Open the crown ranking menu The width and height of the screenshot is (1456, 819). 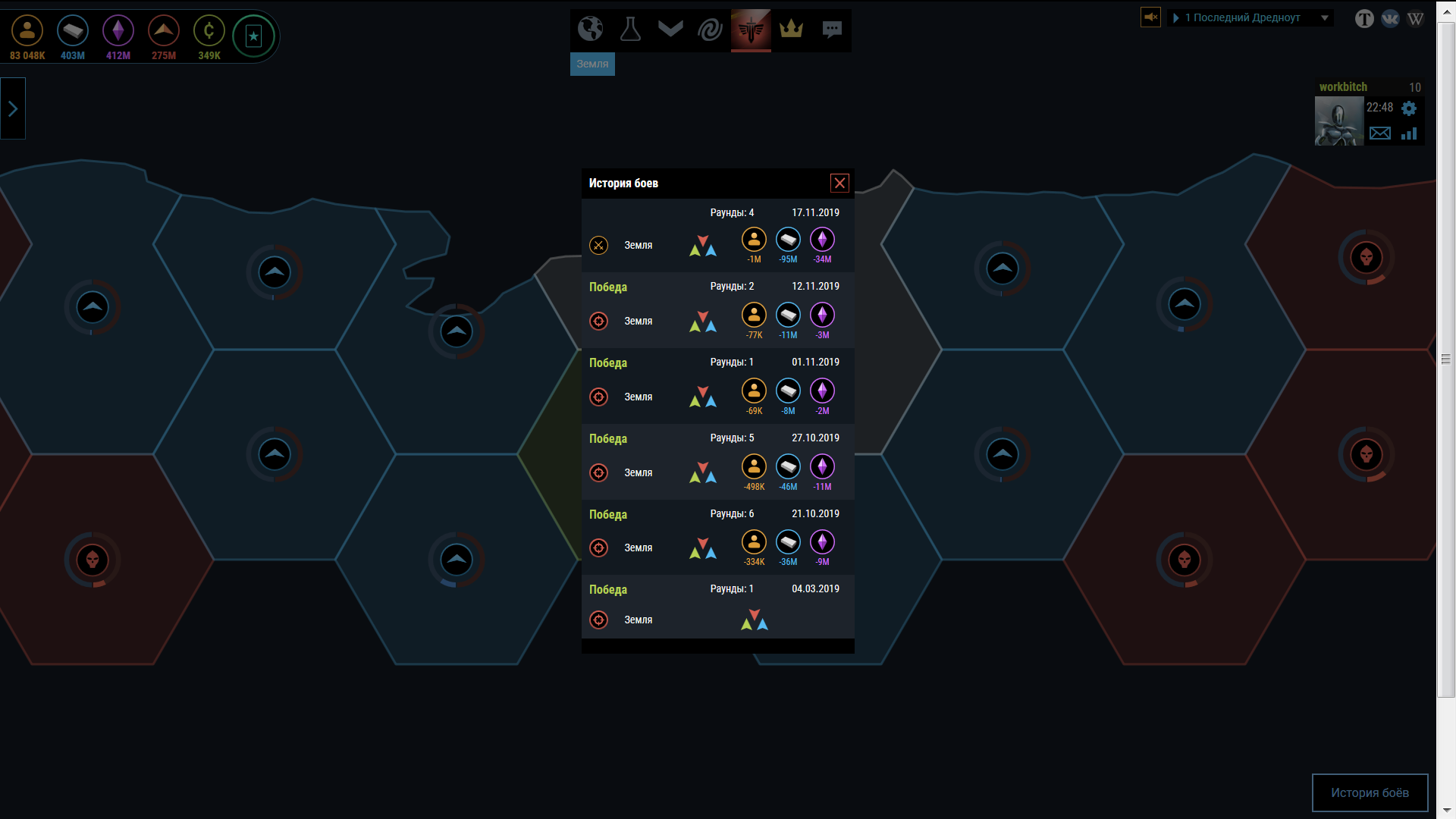pos(791,30)
